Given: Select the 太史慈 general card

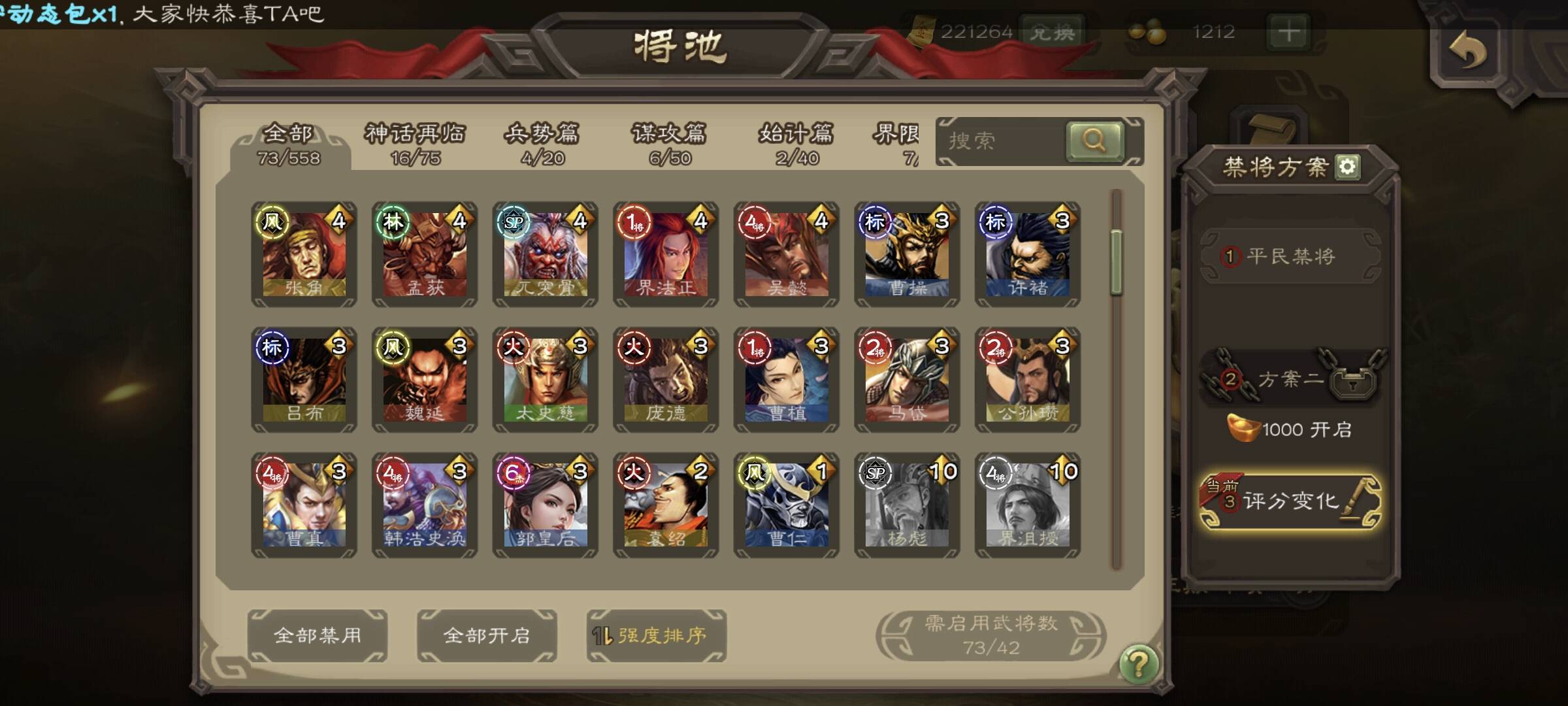Looking at the screenshot, I should click(x=545, y=380).
